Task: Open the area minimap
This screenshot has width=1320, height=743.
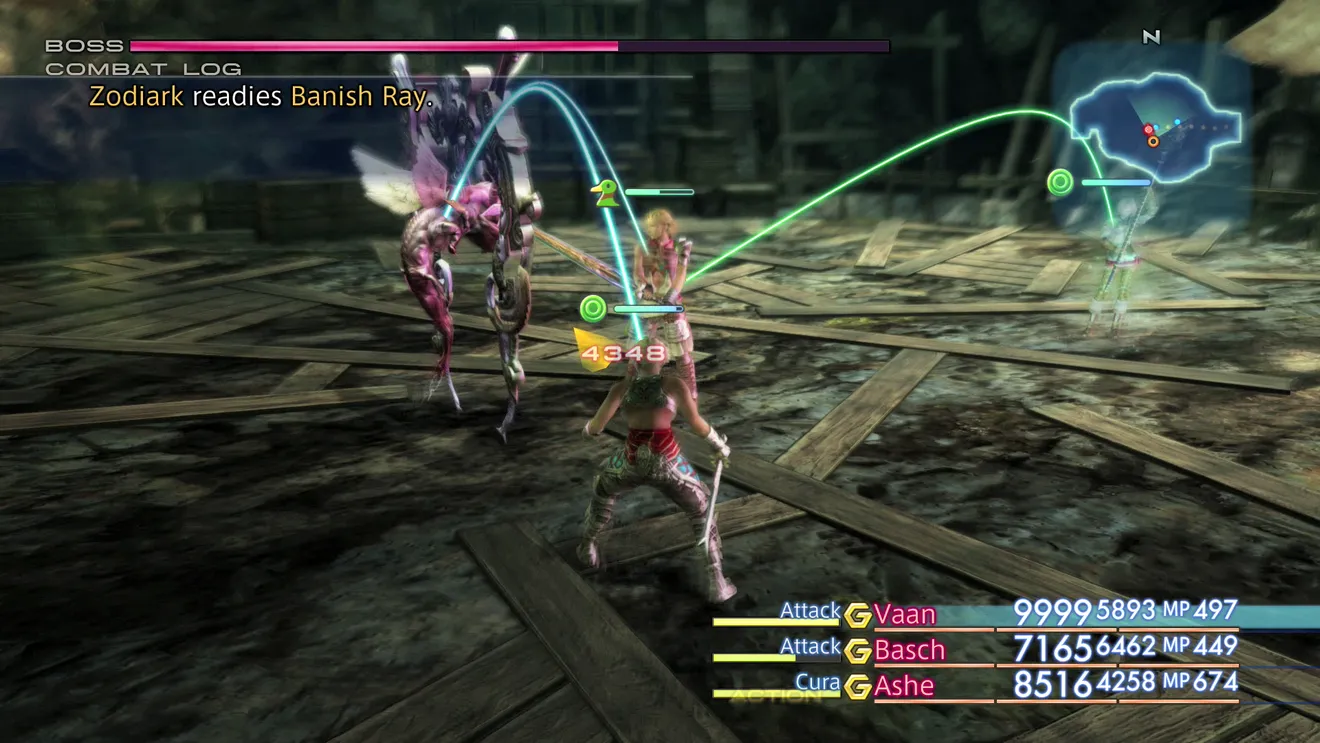Action: tap(1158, 128)
